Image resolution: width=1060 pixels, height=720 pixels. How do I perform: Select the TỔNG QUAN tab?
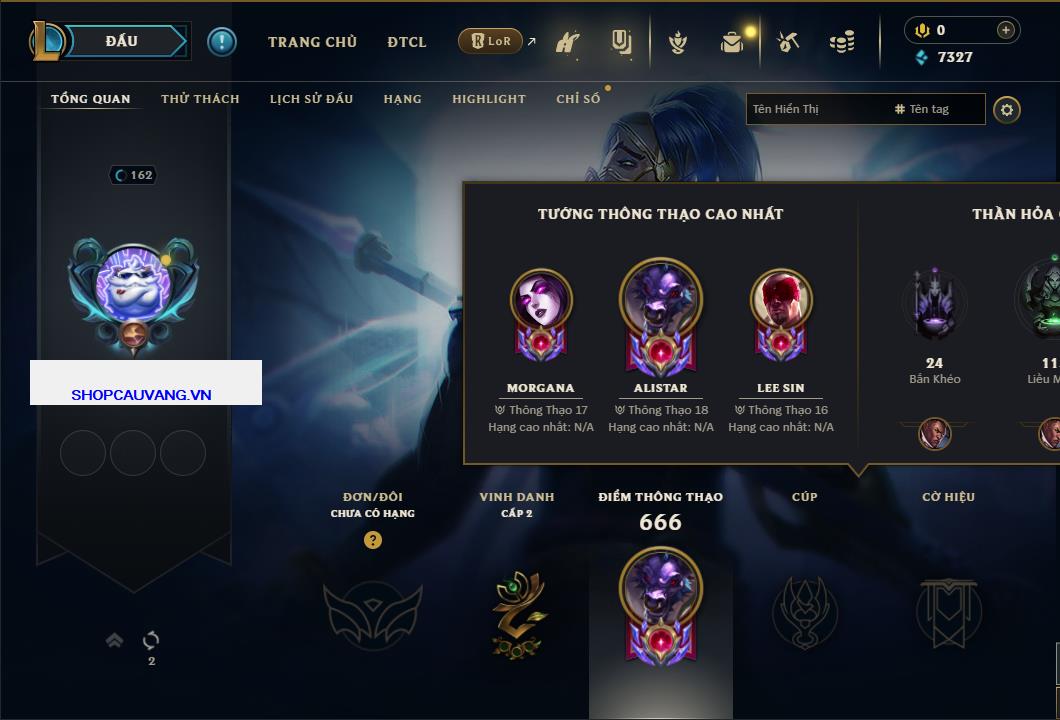point(90,99)
